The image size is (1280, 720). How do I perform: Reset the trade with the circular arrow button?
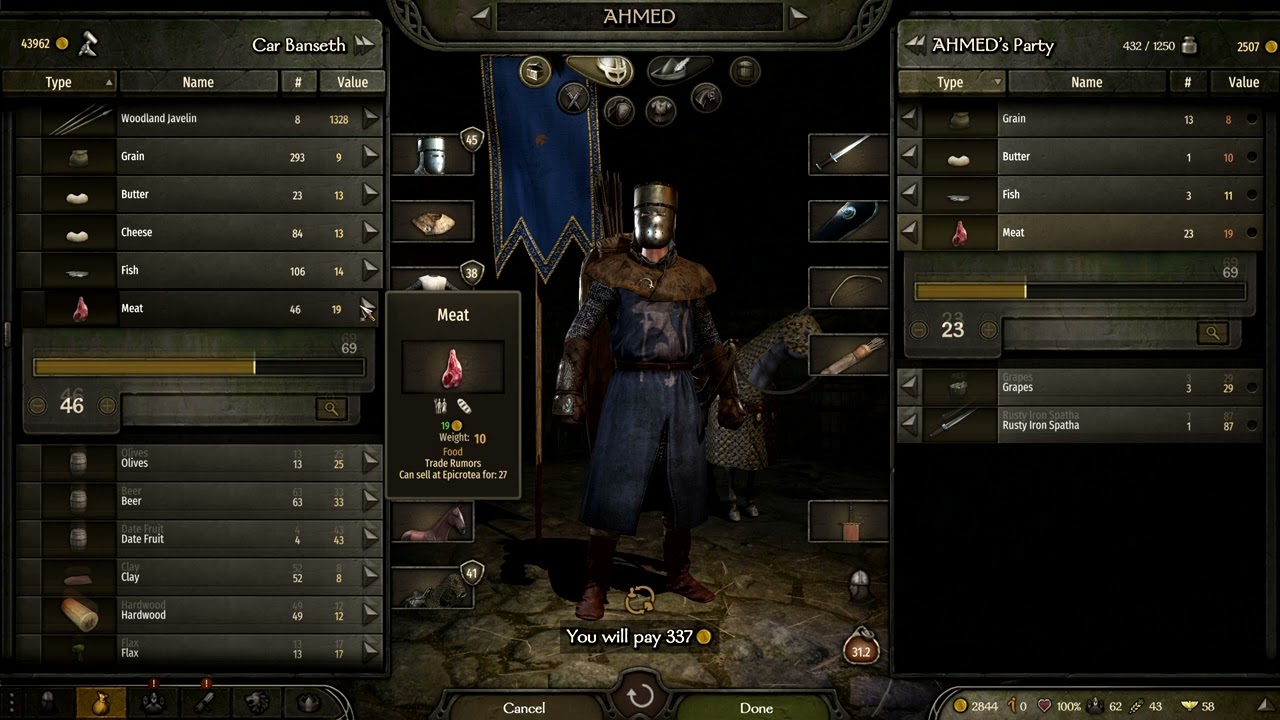pos(640,696)
